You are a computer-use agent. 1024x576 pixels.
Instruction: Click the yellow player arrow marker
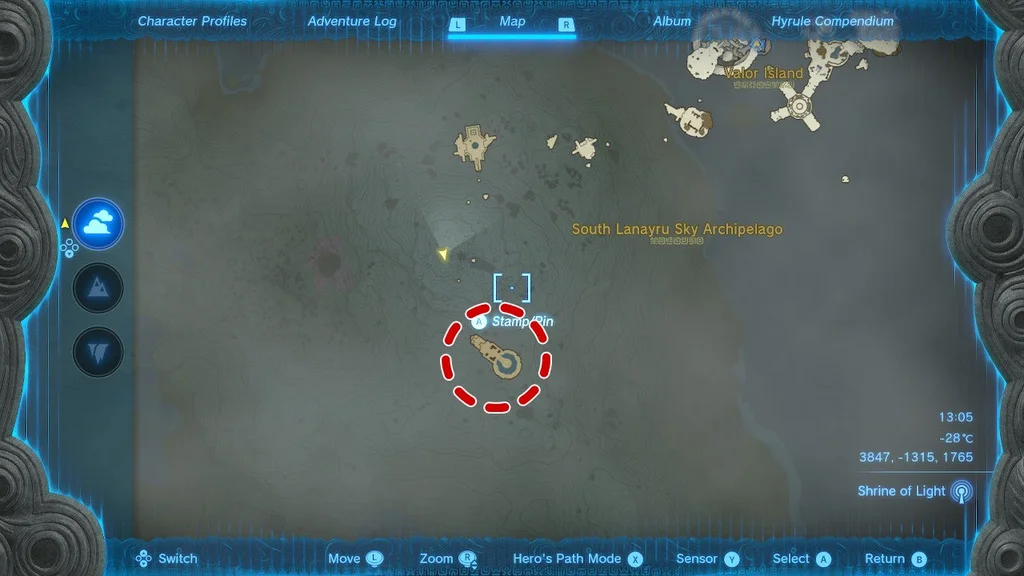[x=443, y=255]
